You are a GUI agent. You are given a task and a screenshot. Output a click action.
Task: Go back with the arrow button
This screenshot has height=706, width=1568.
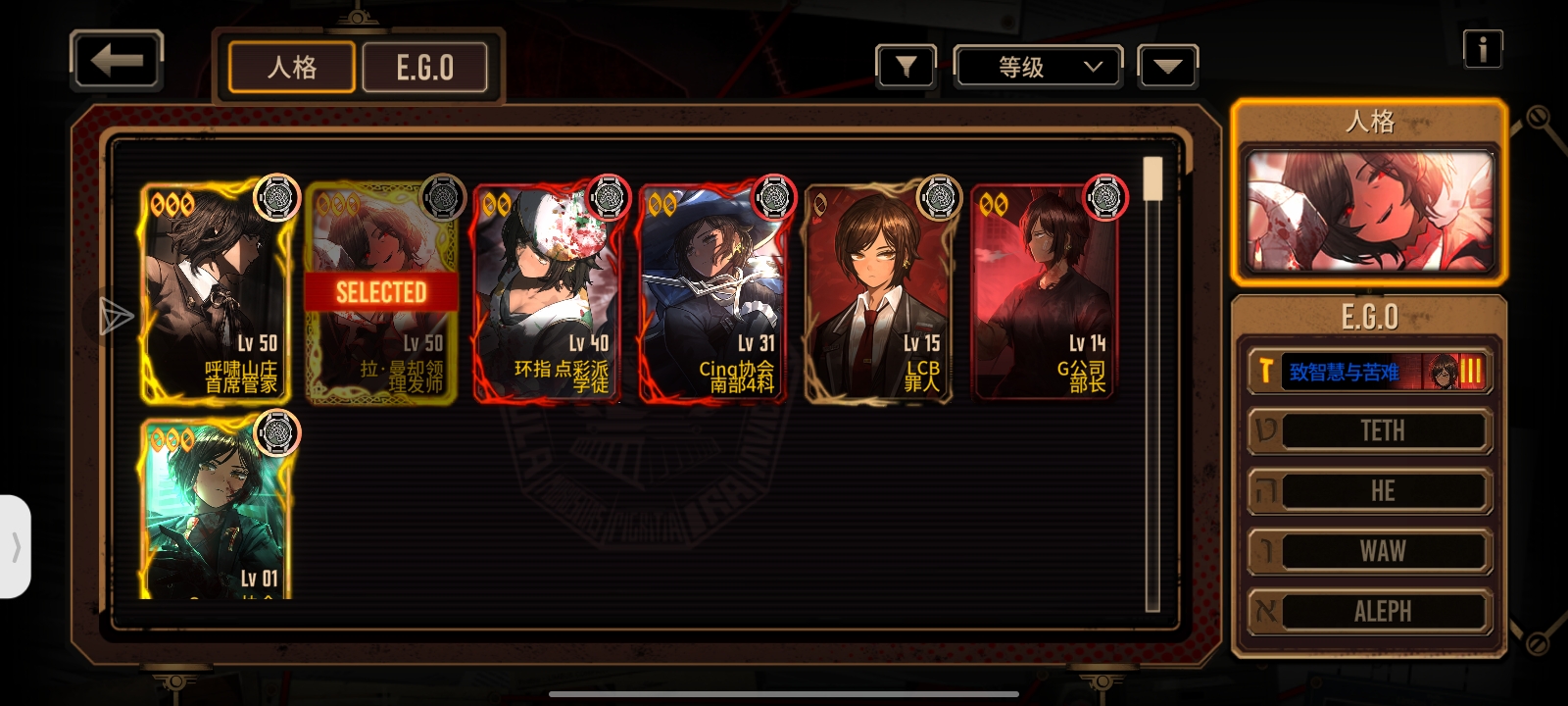pyautogui.click(x=116, y=62)
